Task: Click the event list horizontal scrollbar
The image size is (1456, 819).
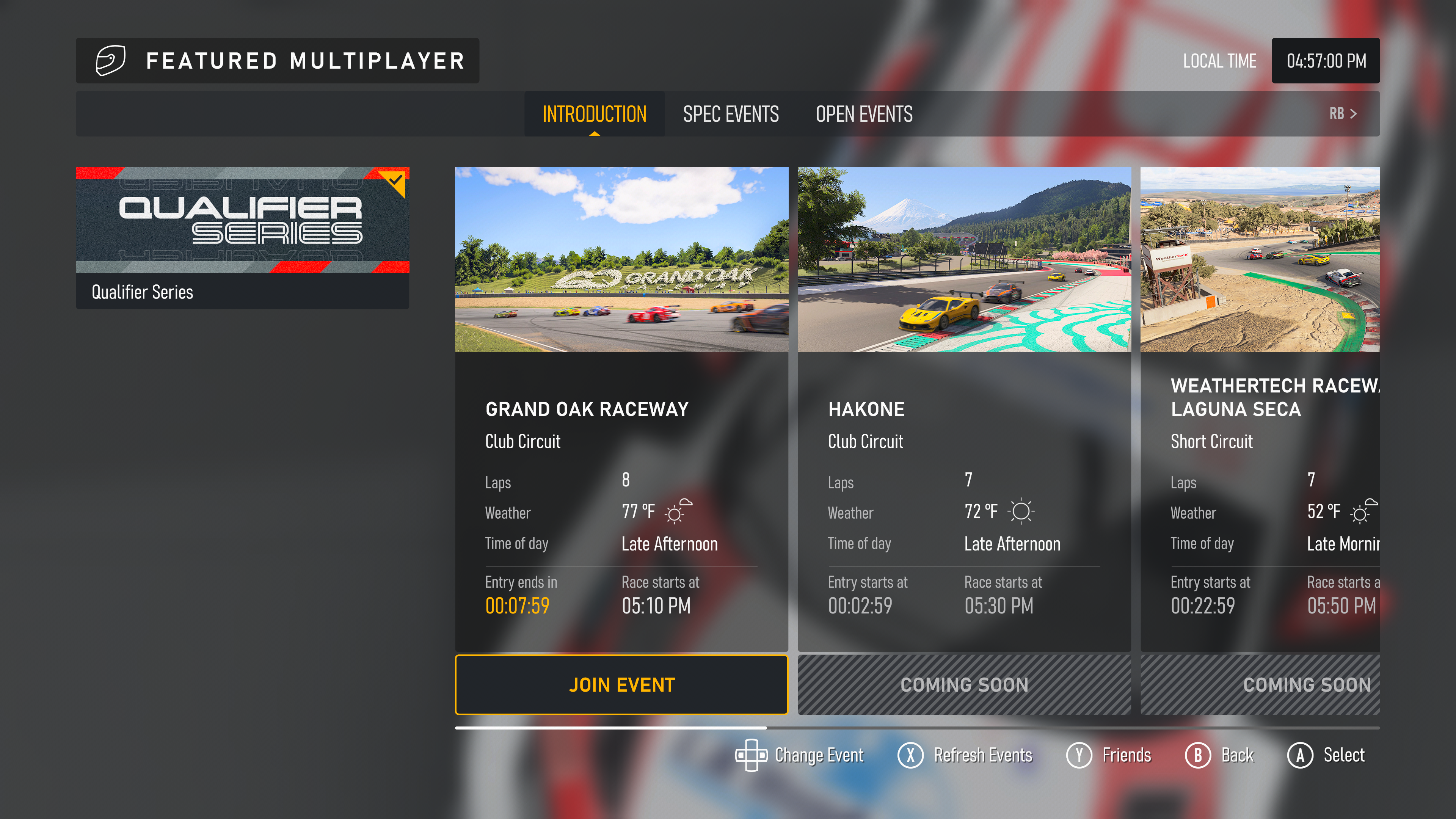Action: click(x=917, y=728)
